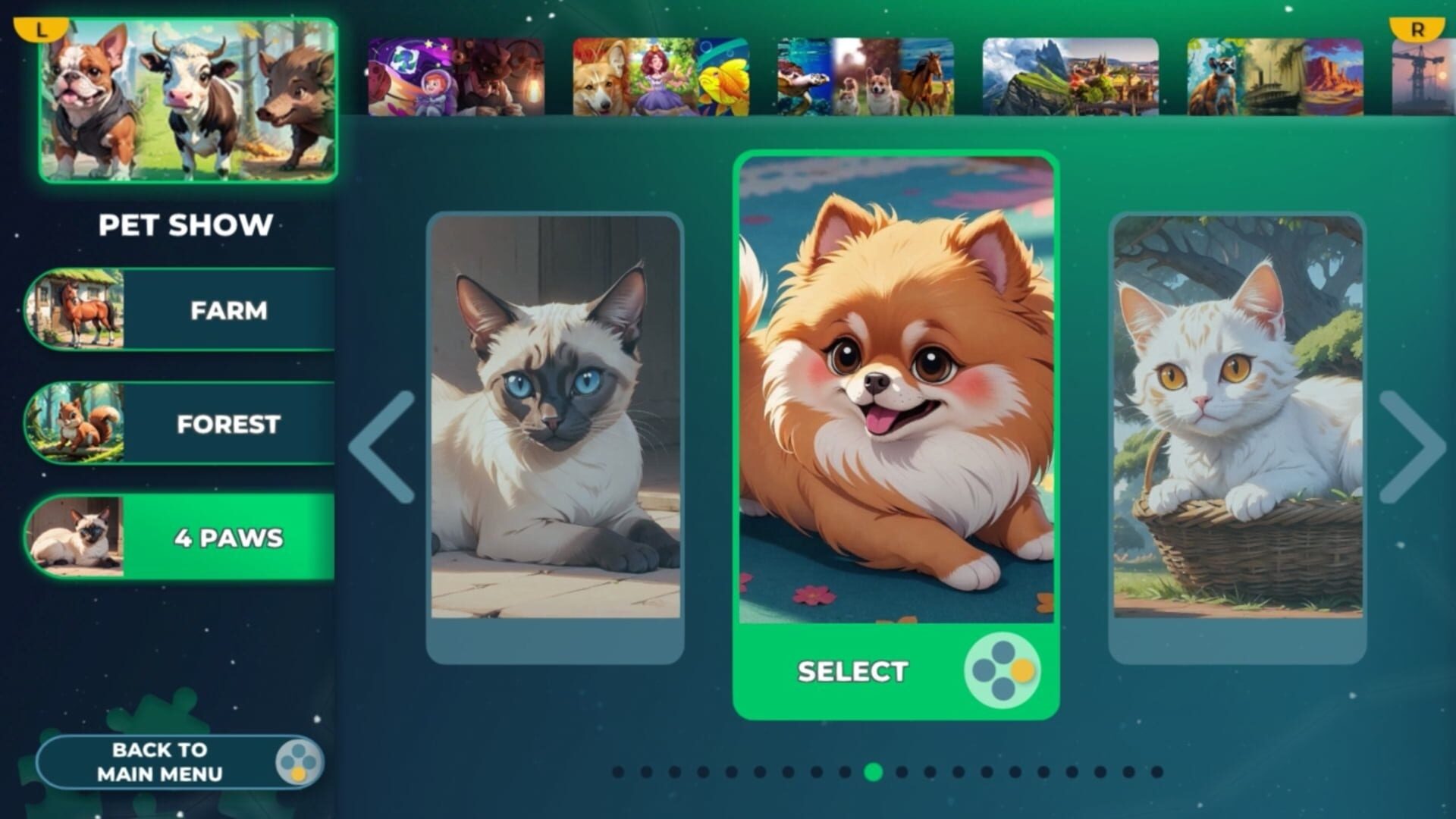Select the Farm category
Image resolution: width=1456 pixels, height=819 pixels.
(x=227, y=311)
